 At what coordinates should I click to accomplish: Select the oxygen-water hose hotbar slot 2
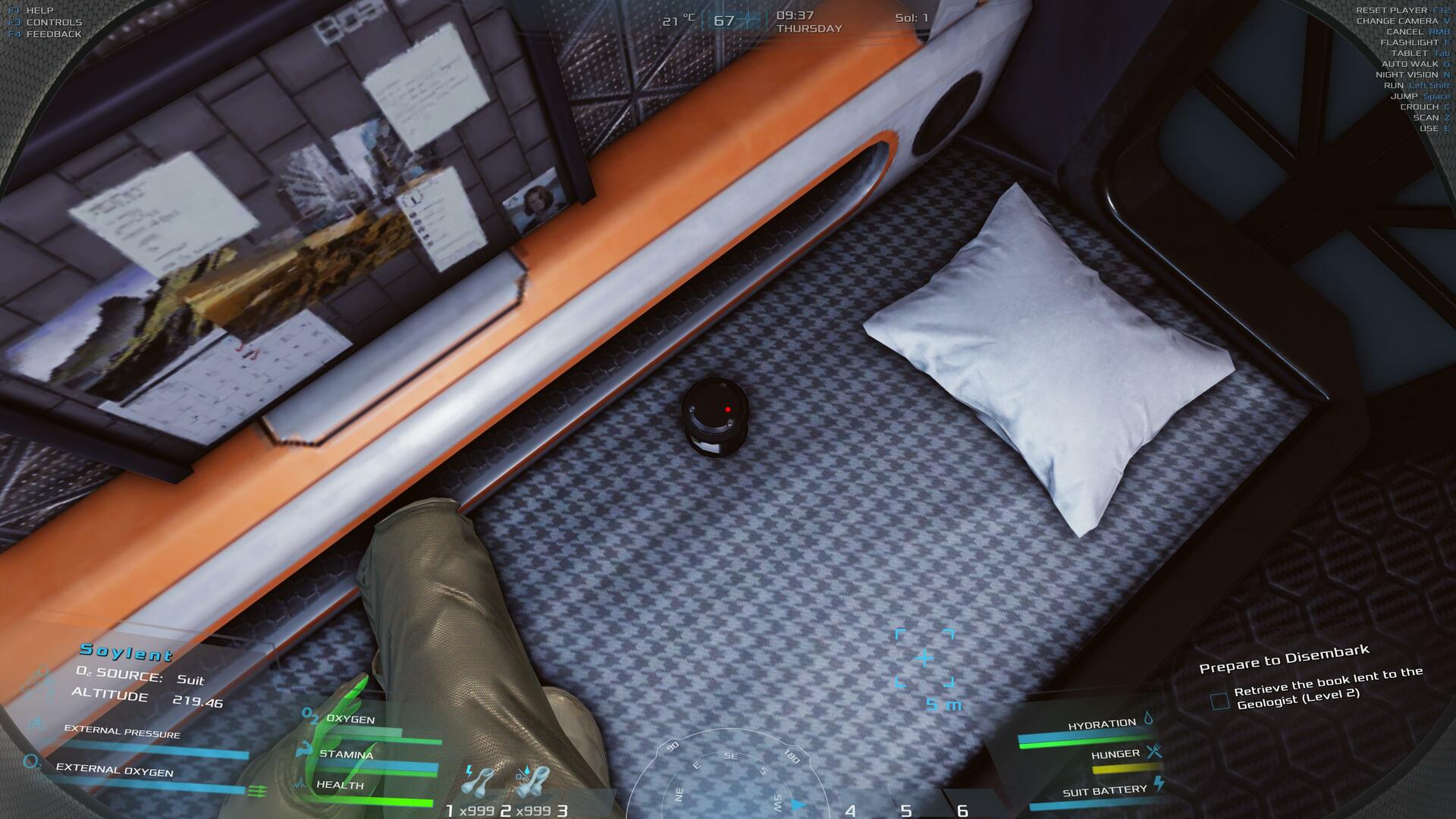(x=532, y=783)
